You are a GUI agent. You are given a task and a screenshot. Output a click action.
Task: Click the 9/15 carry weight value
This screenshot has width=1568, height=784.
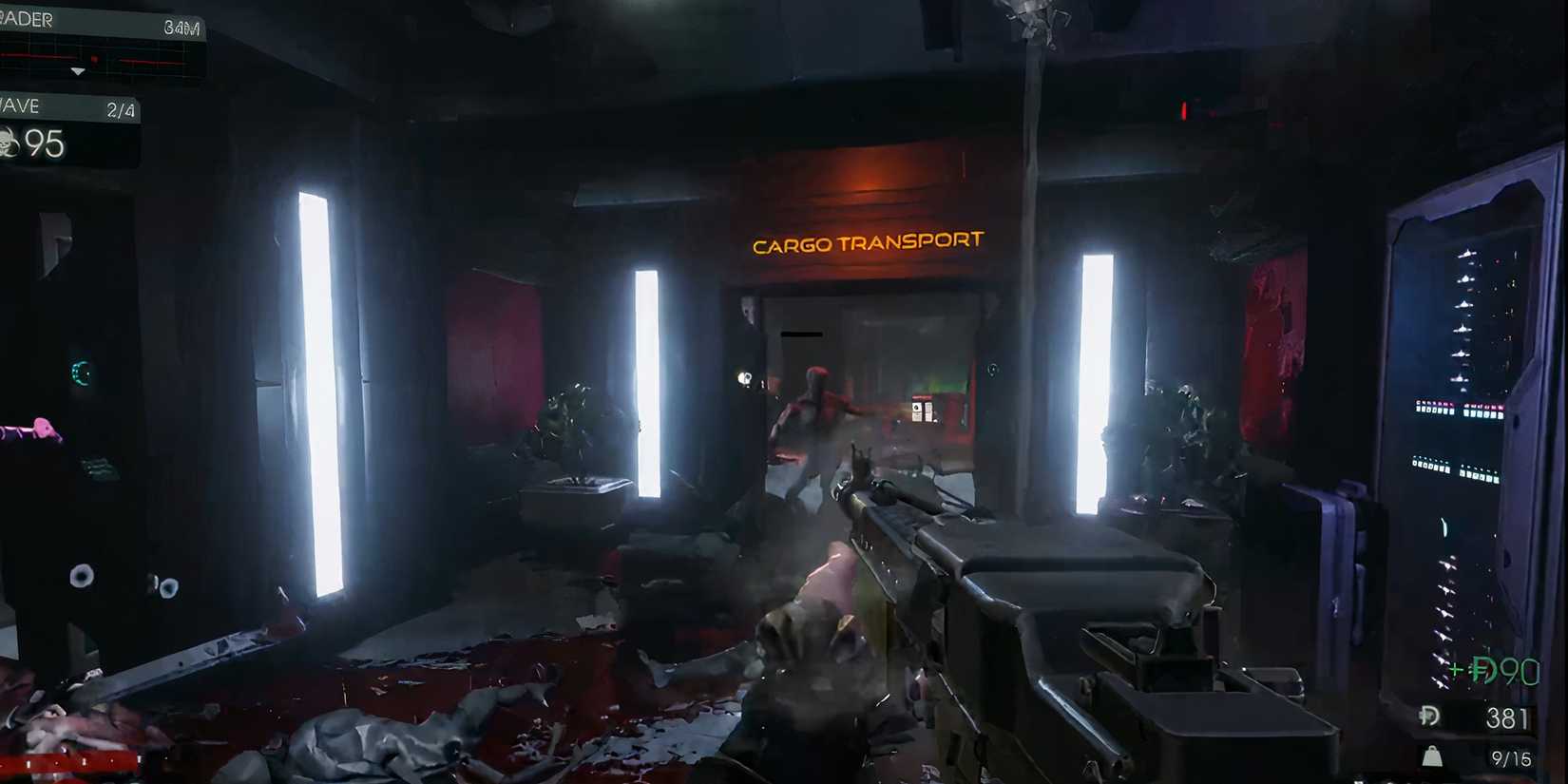pos(1510,756)
